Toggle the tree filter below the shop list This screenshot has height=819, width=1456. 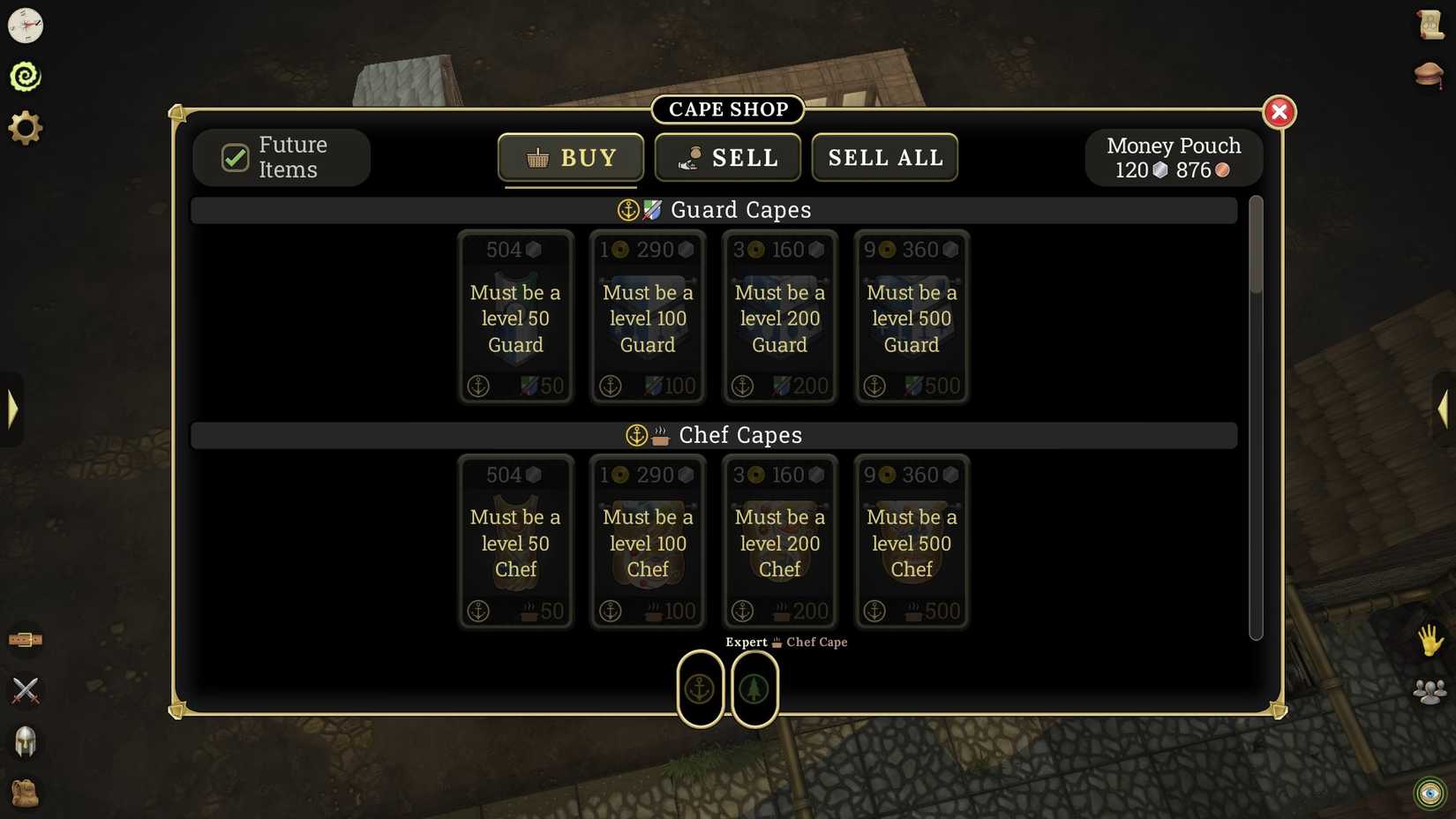point(754,688)
